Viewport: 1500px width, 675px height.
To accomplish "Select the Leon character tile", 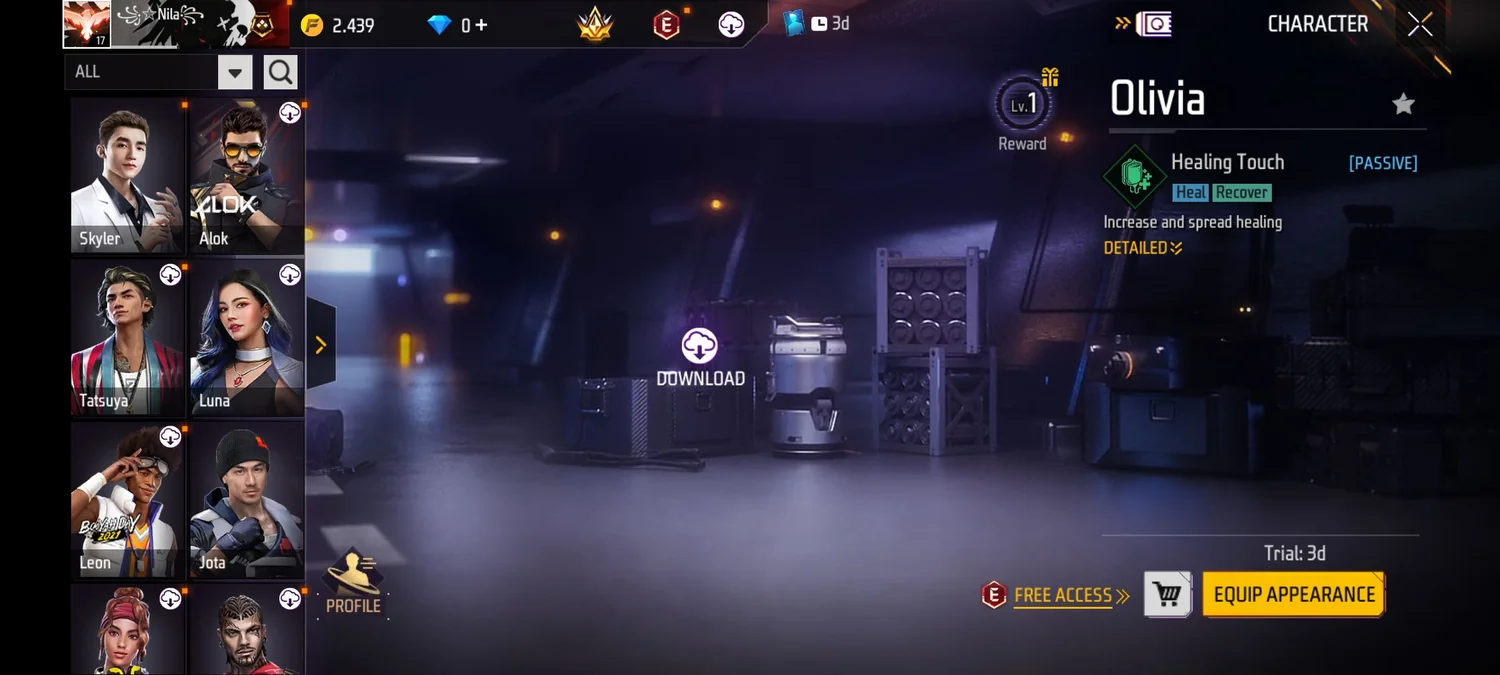I will point(127,499).
